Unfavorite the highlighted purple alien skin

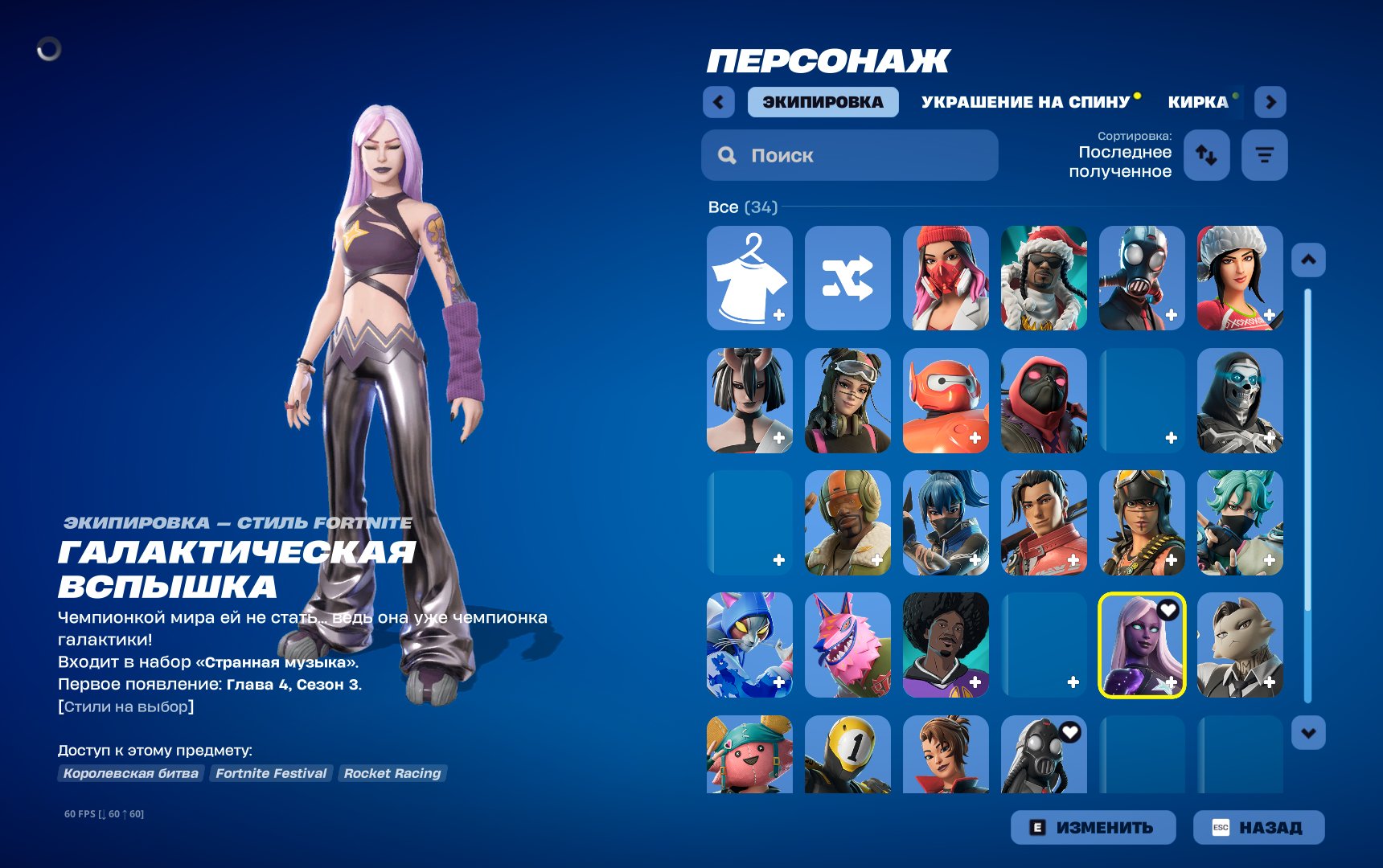1166,611
